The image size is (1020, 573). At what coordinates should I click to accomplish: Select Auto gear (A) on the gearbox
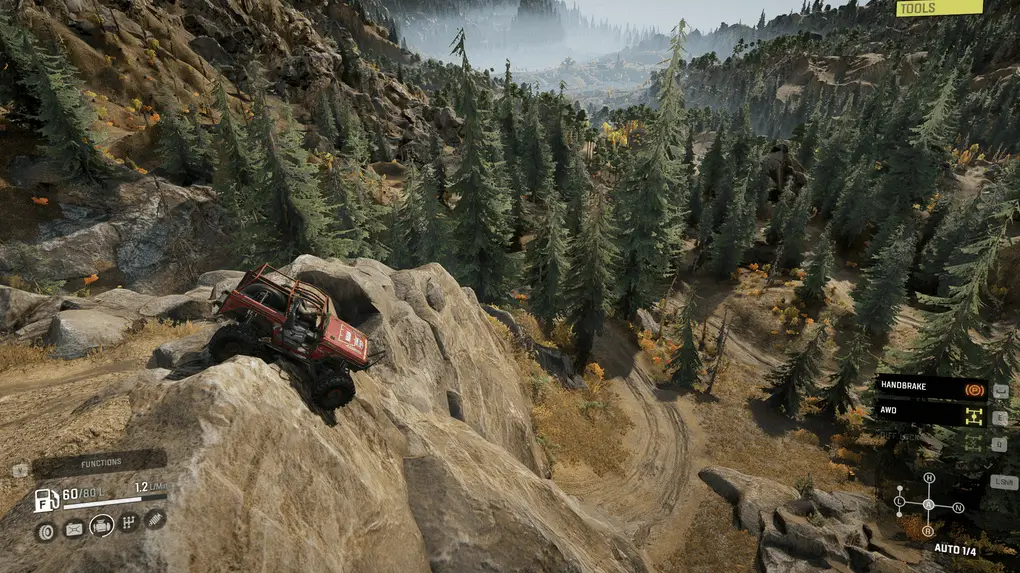coord(928,503)
